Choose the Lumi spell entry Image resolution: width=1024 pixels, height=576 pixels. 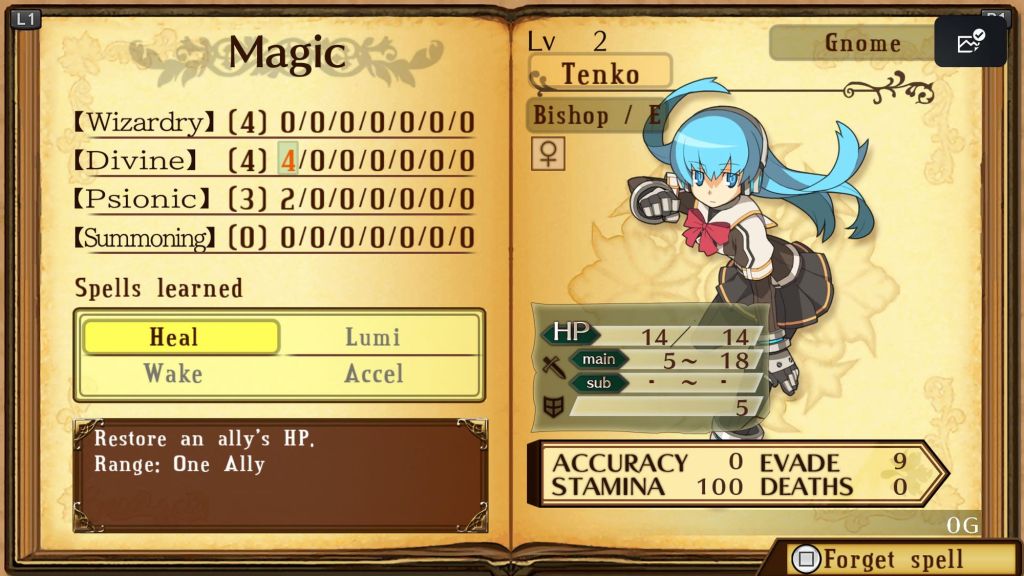[373, 337]
